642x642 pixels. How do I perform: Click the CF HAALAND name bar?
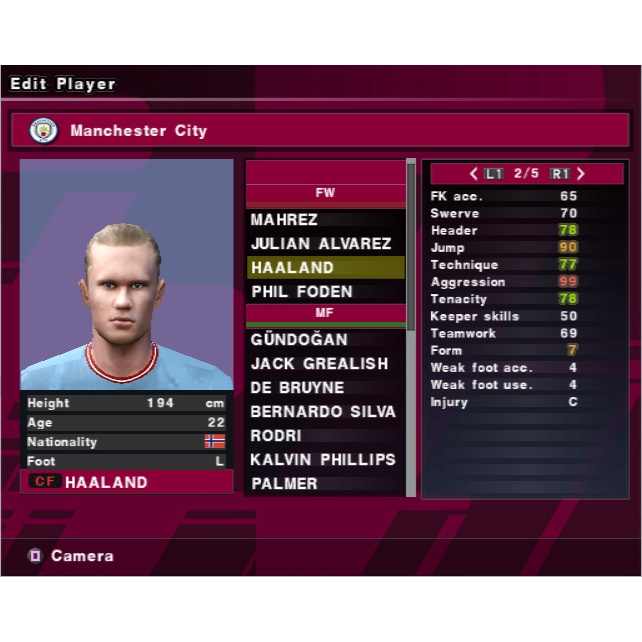tap(126, 482)
